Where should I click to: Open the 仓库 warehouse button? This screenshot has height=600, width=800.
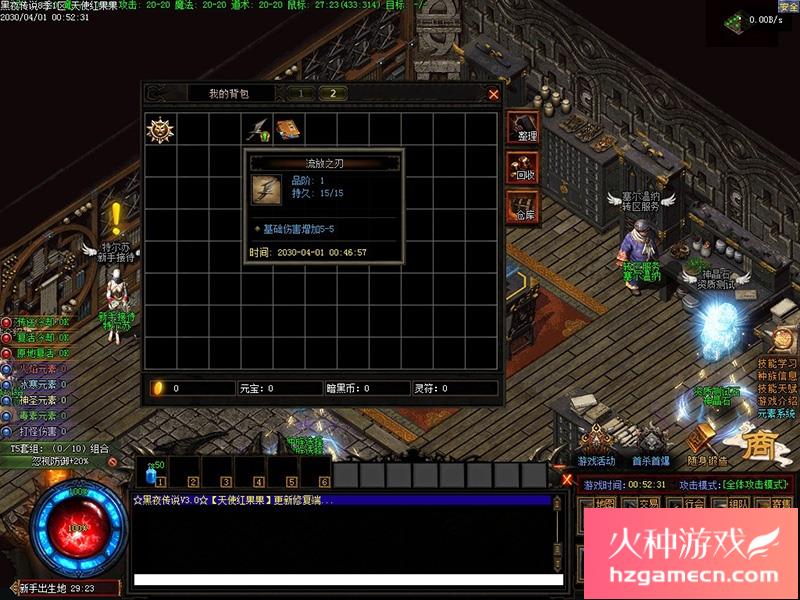[x=523, y=207]
